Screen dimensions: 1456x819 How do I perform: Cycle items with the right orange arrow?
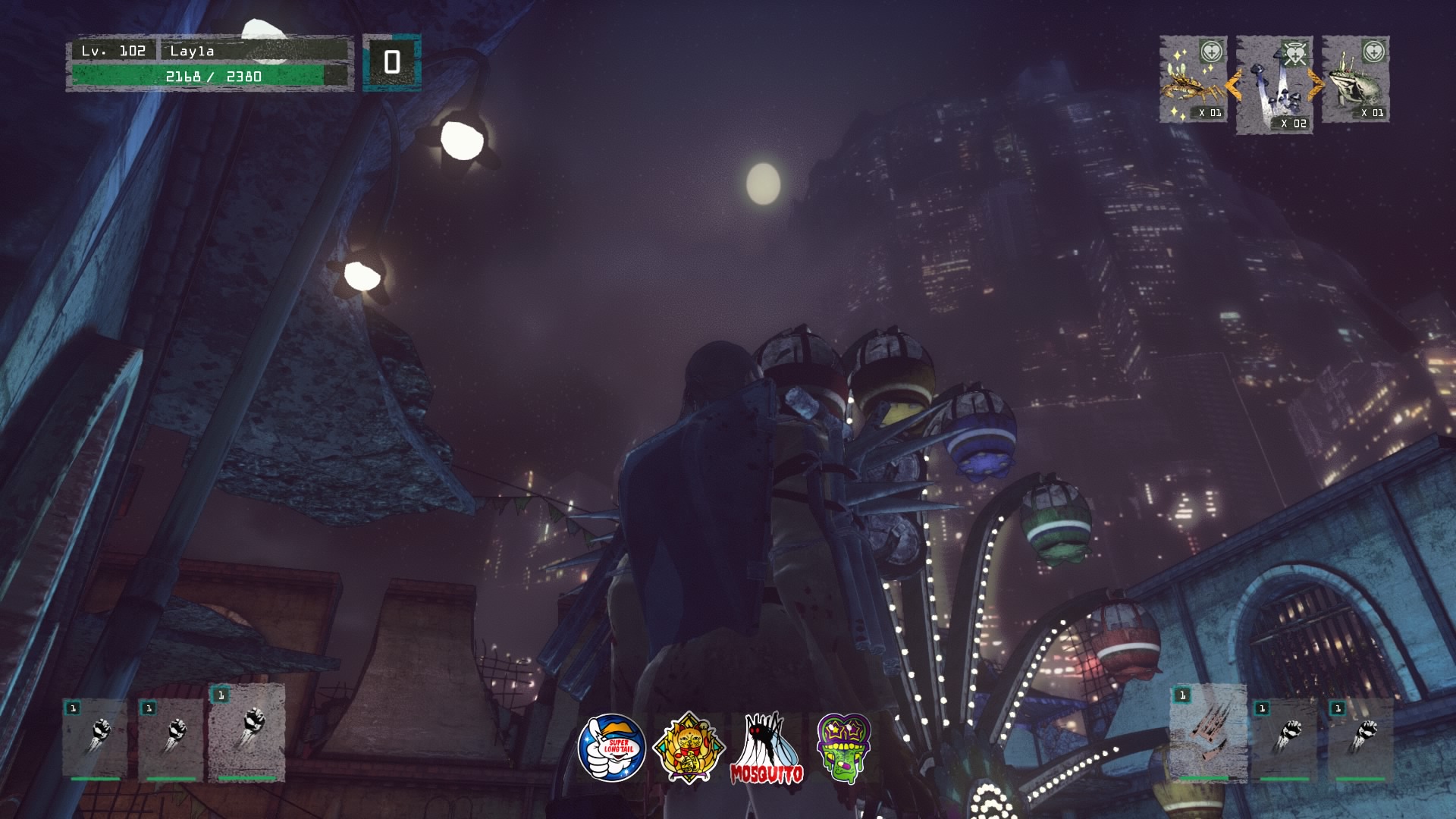click(x=1316, y=85)
